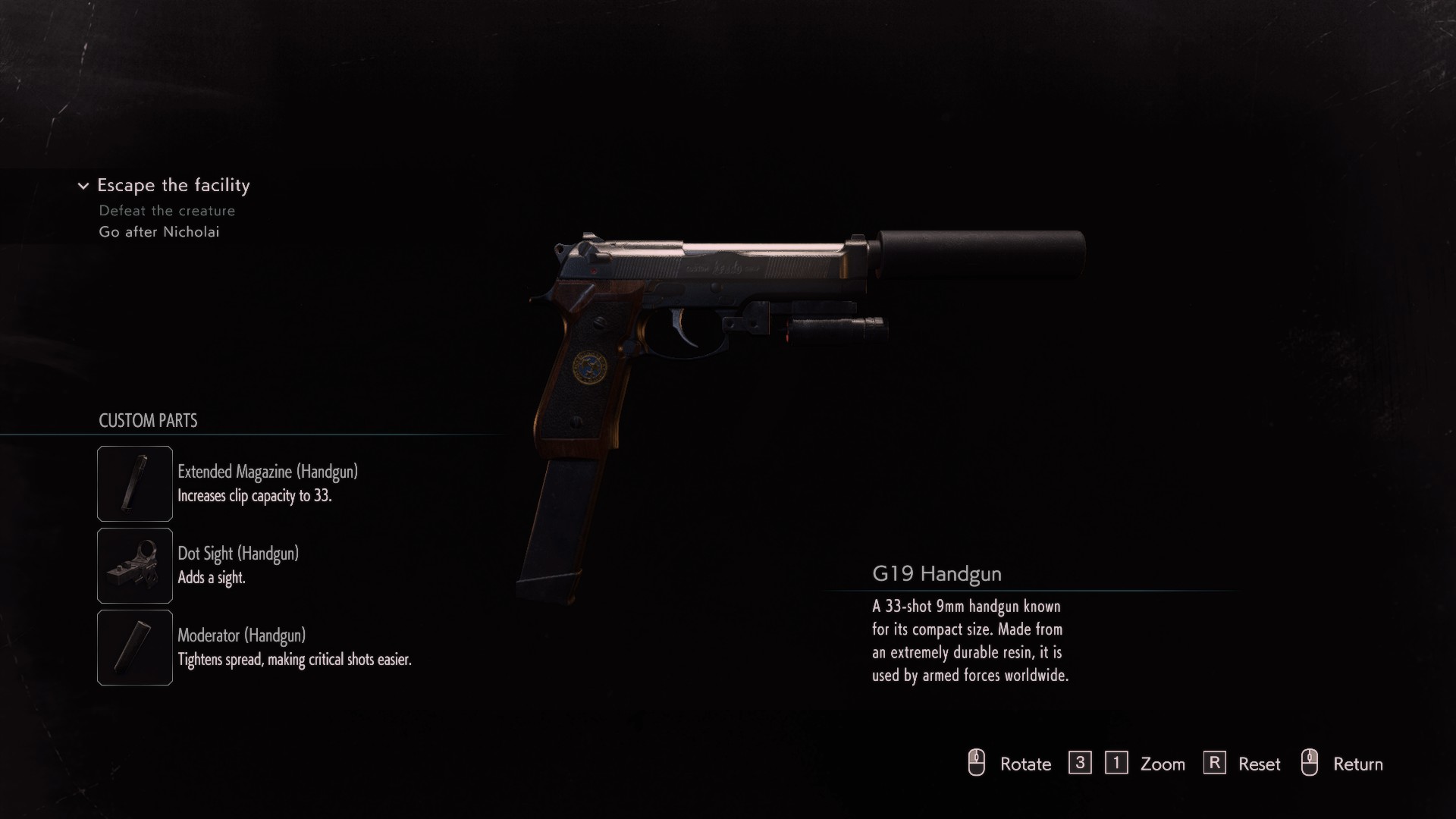Choose the Dot Sight custom part

coord(135,566)
